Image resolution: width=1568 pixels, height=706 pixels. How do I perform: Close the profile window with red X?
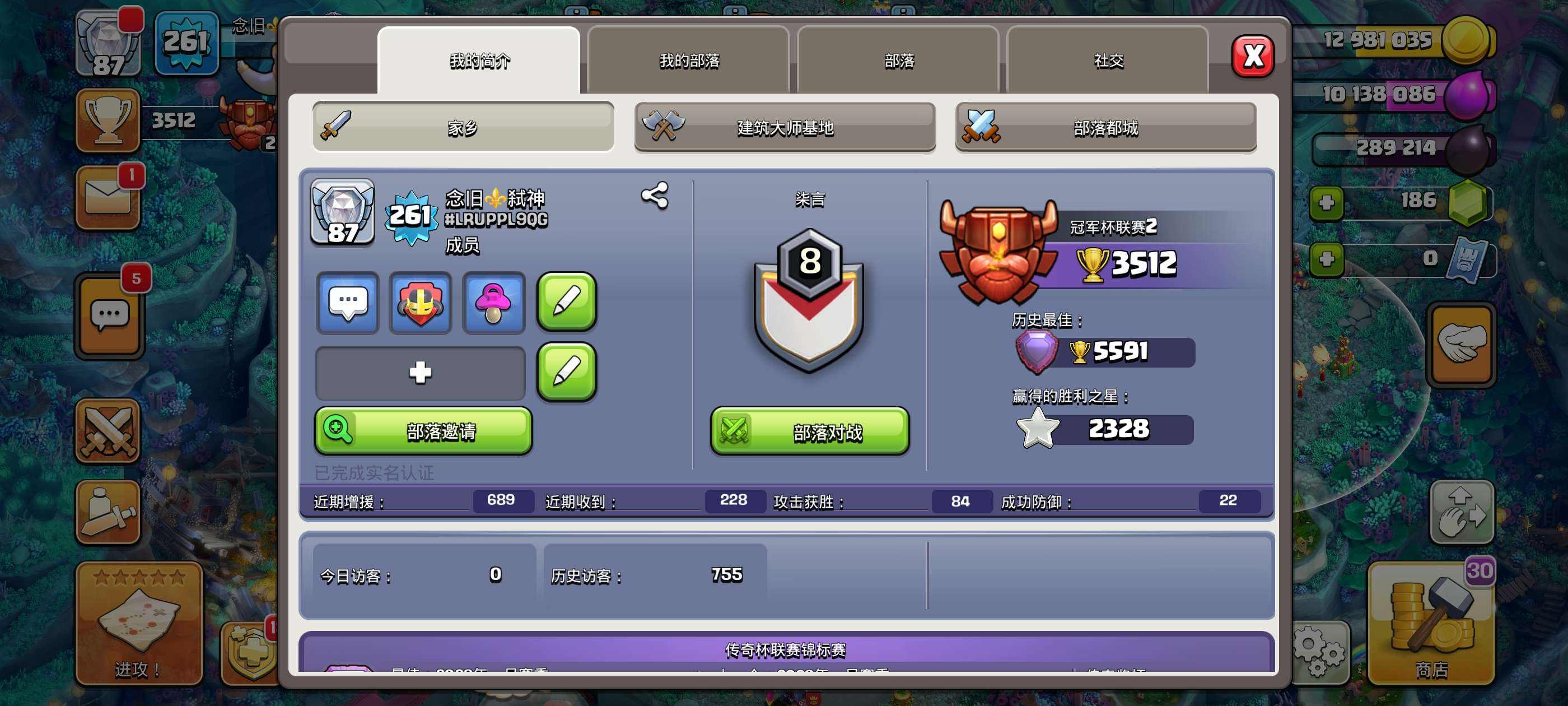tap(1252, 57)
